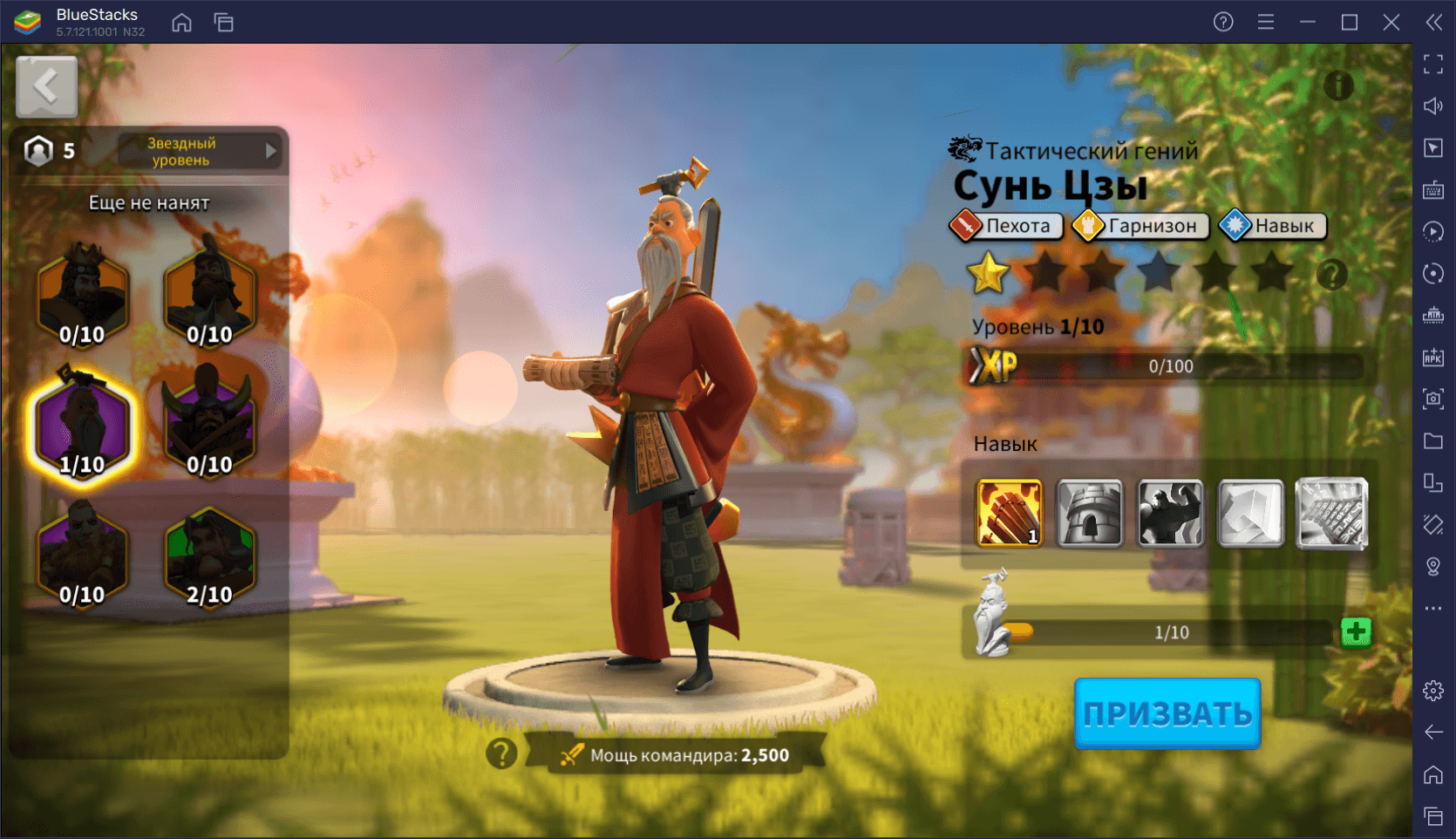
Task: Close the BlueStacks window
Action: tap(1391, 22)
